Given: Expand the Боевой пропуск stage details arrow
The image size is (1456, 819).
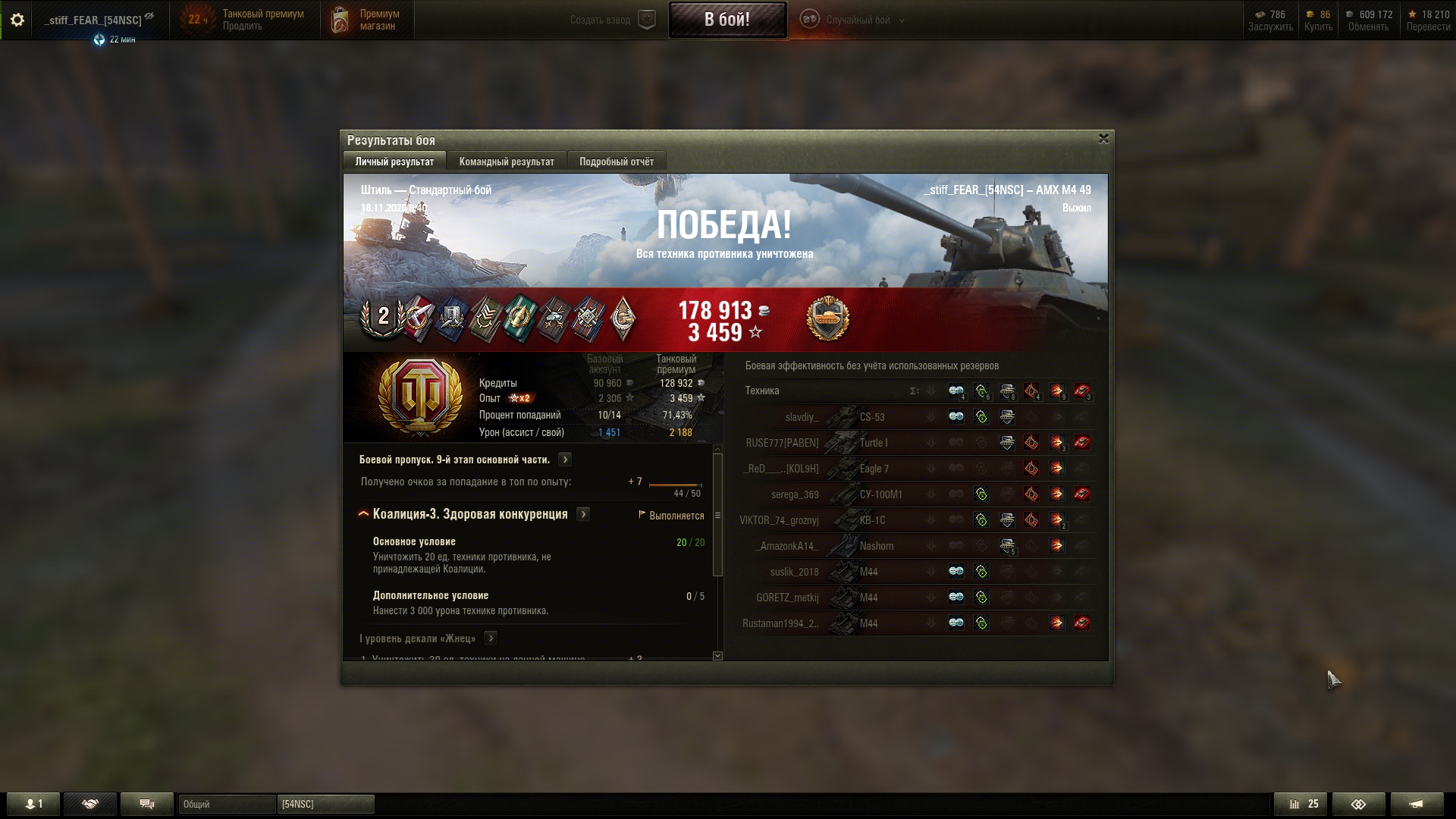Looking at the screenshot, I should tap(565, 460).
